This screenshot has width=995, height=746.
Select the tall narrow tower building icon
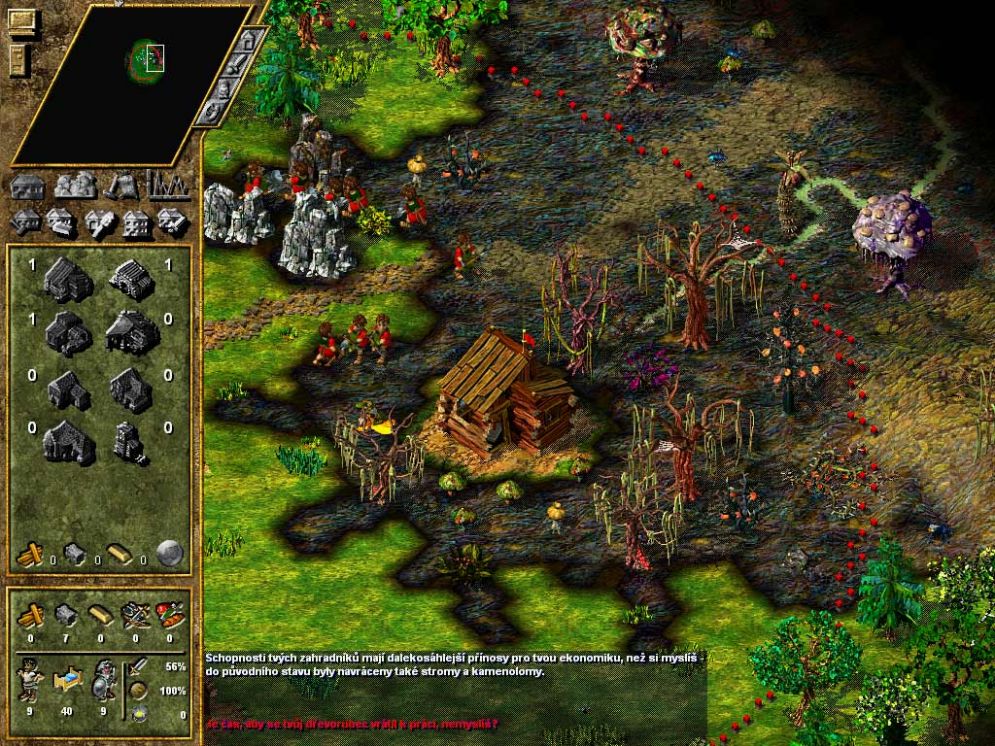point(128,444)
